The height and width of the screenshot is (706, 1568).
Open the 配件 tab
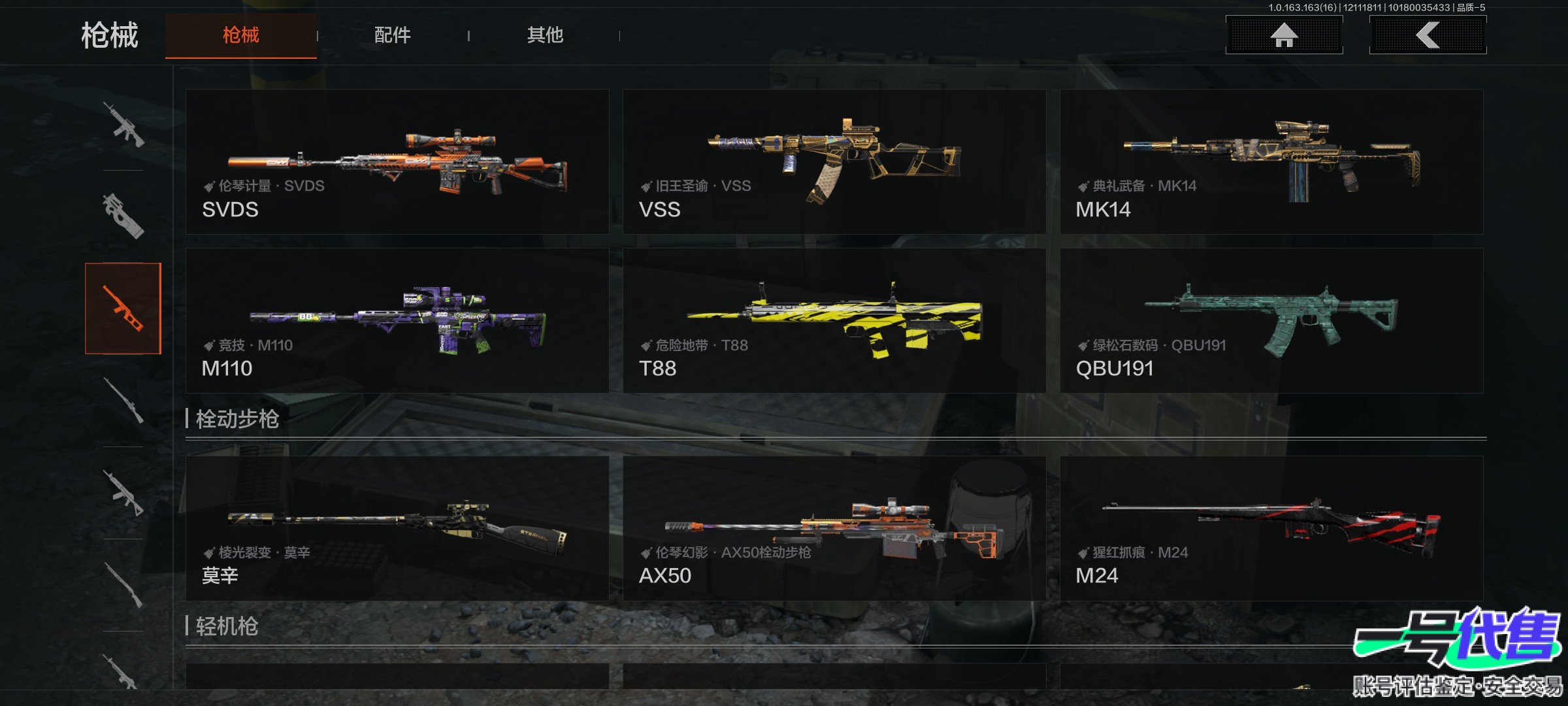[x=392, y=35]
